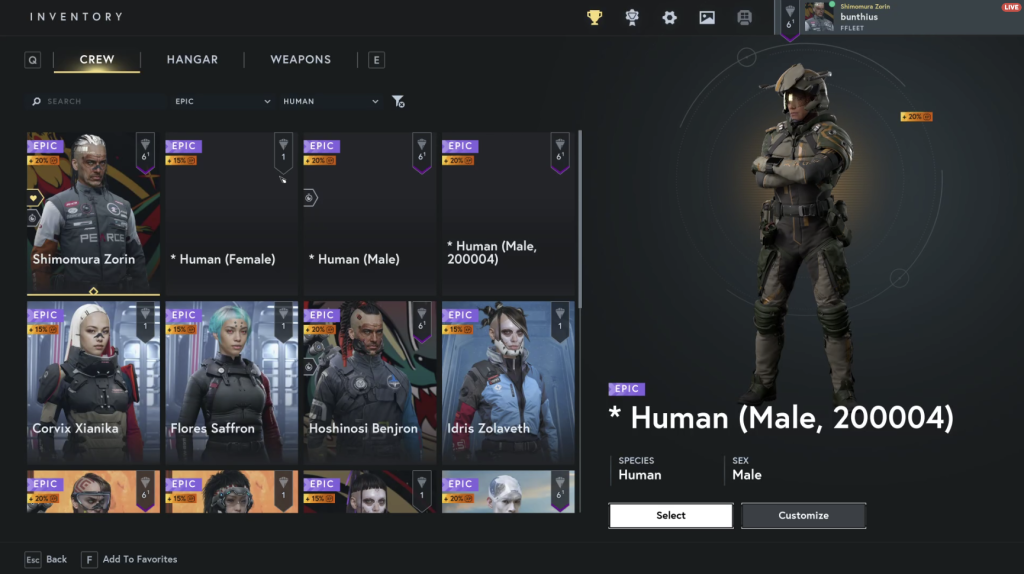This screenshot has height=574, width=1024.
Task: Confirm crew with the Select button
Action: (671, 516)
